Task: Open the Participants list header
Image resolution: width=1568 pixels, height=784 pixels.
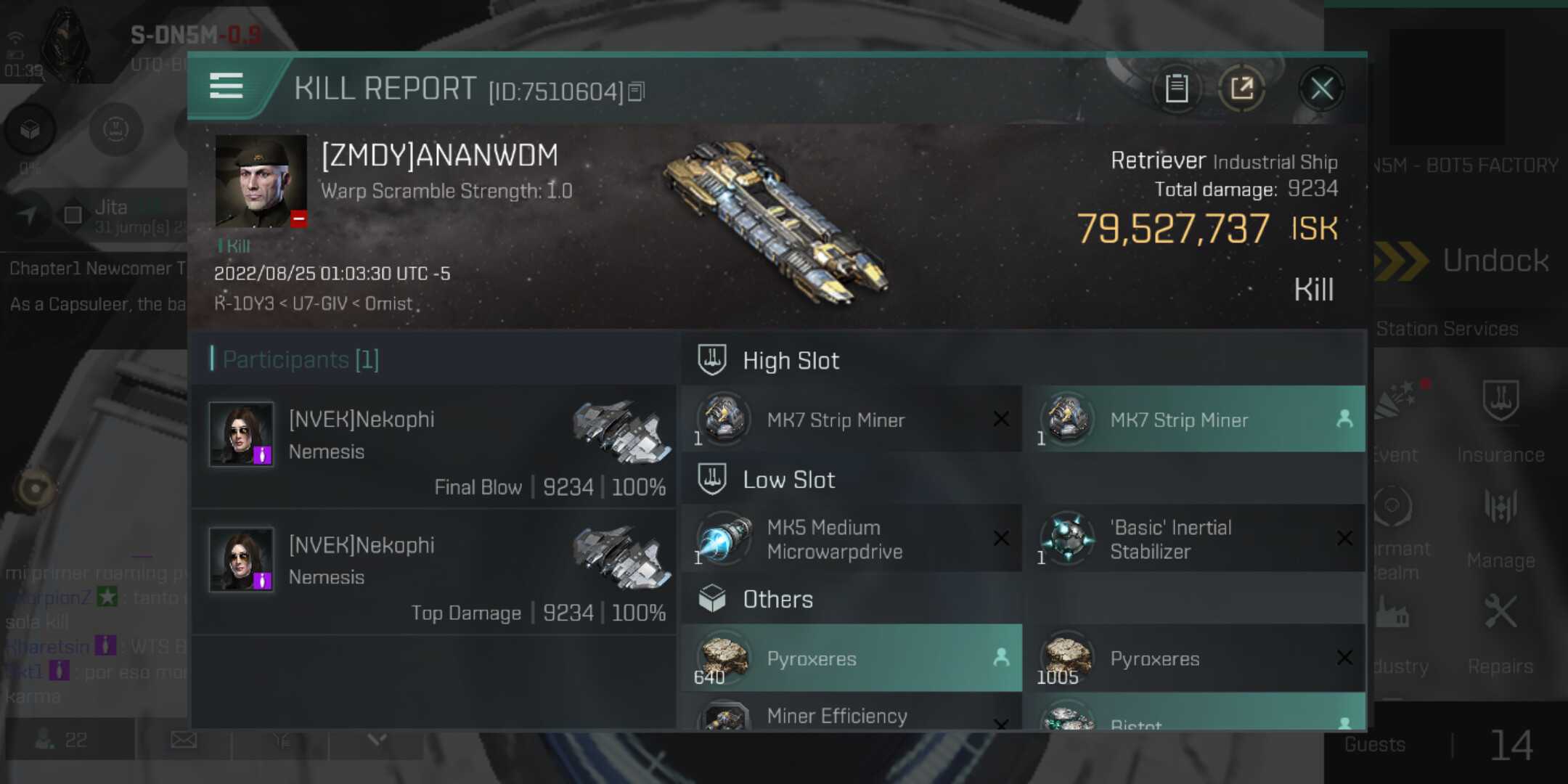Action: (x=301, y=359)
